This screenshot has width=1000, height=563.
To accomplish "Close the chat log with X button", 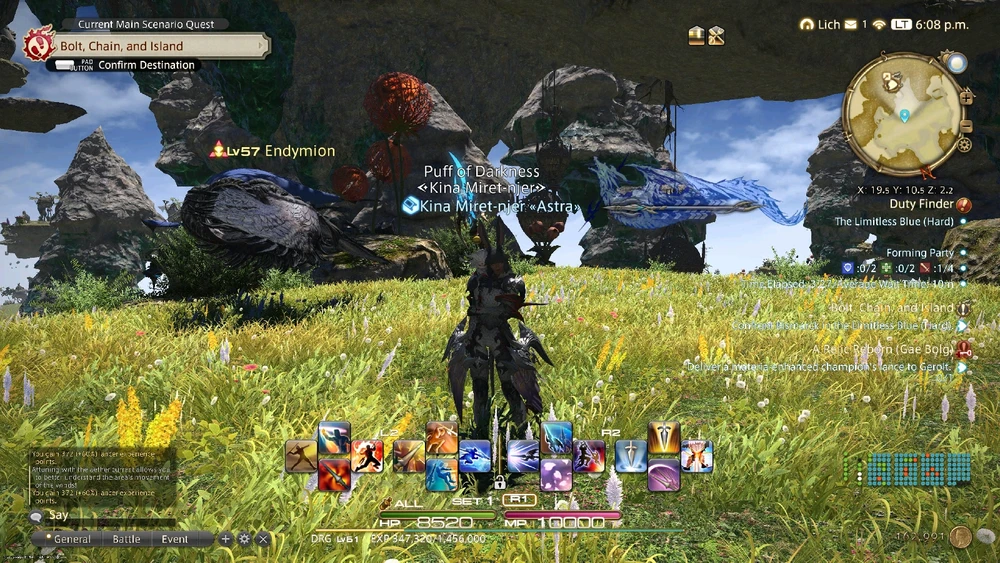I will [263, 539].
